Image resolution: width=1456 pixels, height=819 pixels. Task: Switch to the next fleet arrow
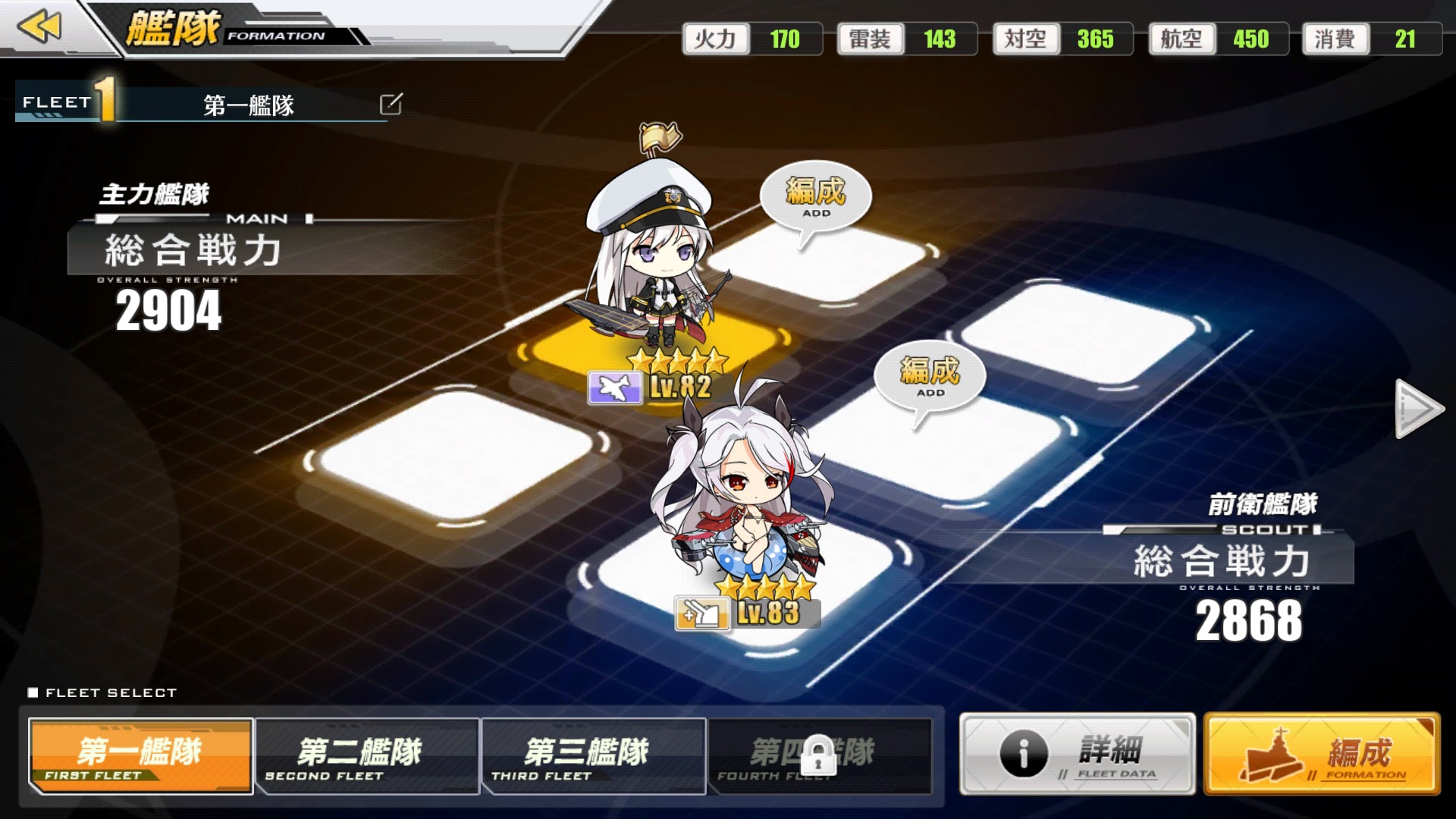click(1418, 409)
